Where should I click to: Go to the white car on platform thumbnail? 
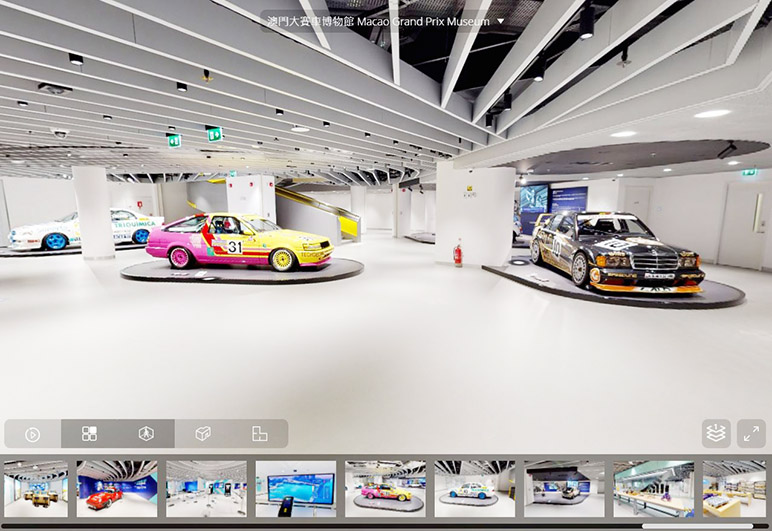[x=474, y=489]
